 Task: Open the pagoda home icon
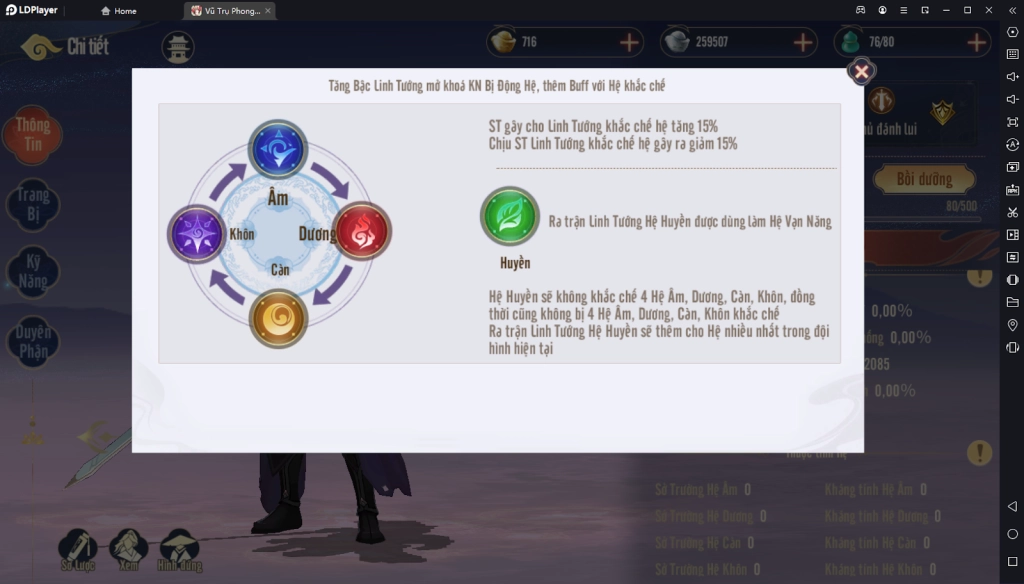[178, 47]
